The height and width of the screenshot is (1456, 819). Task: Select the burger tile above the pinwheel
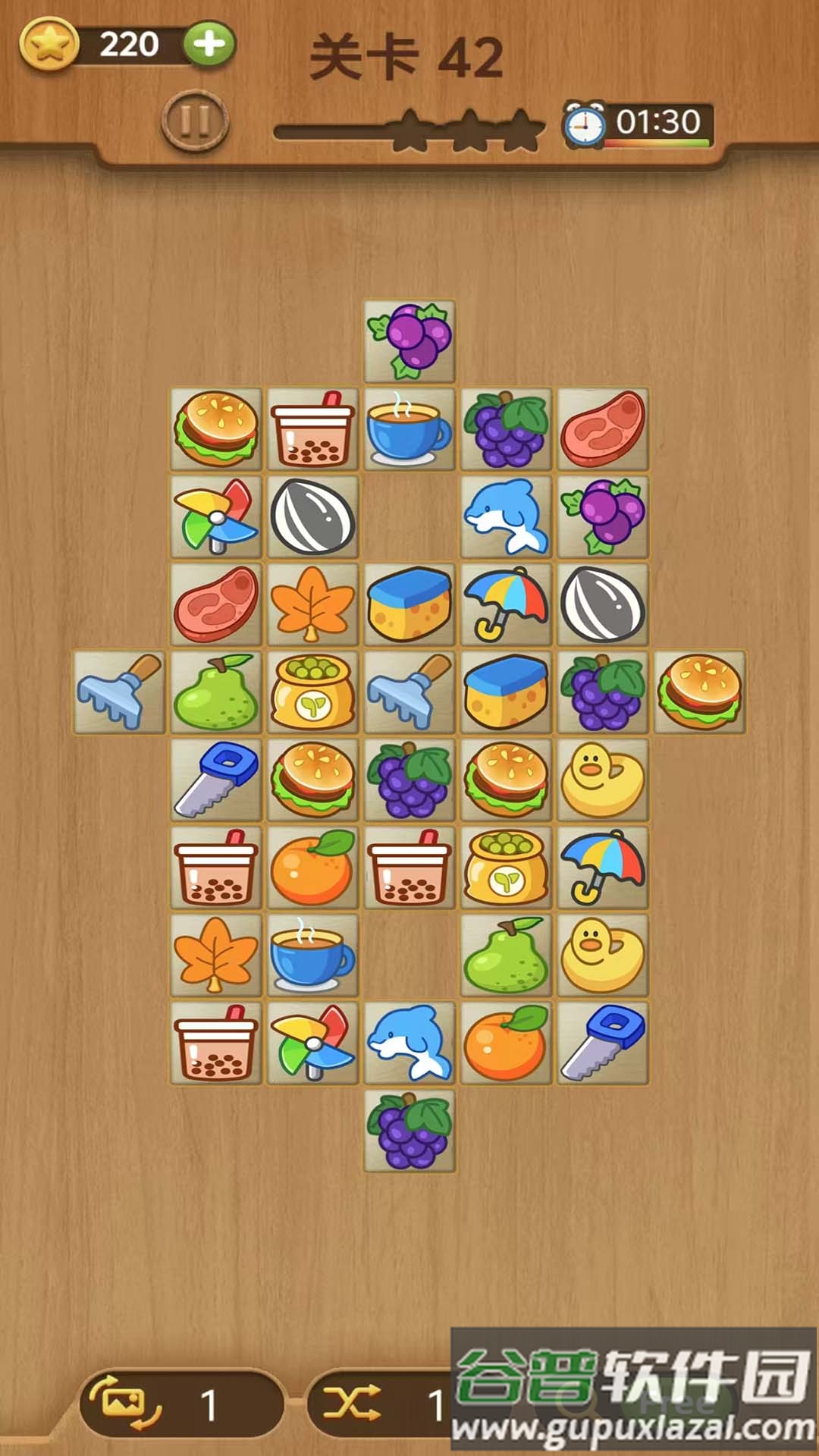coord(216,429)
